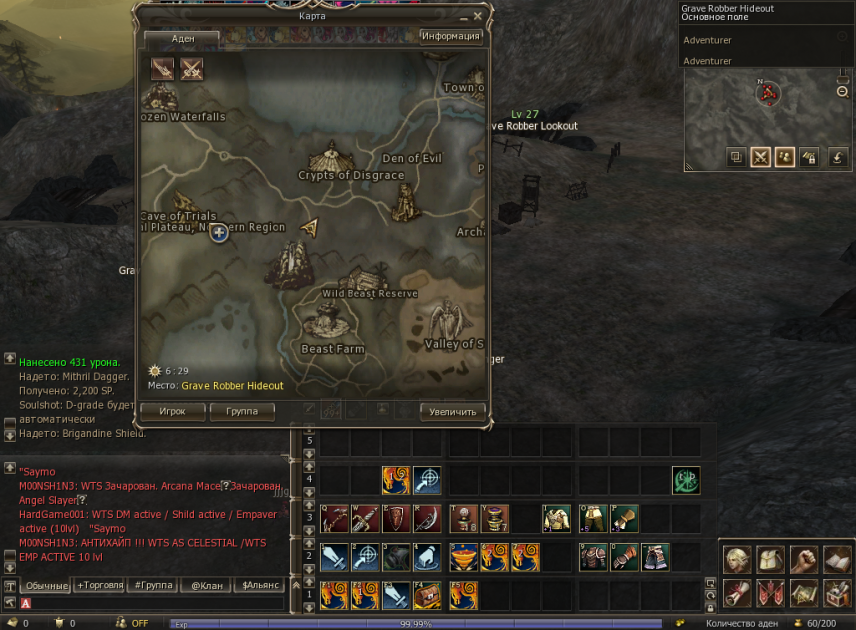
Task: Zoom out the minimap
Action: (842, 92)
